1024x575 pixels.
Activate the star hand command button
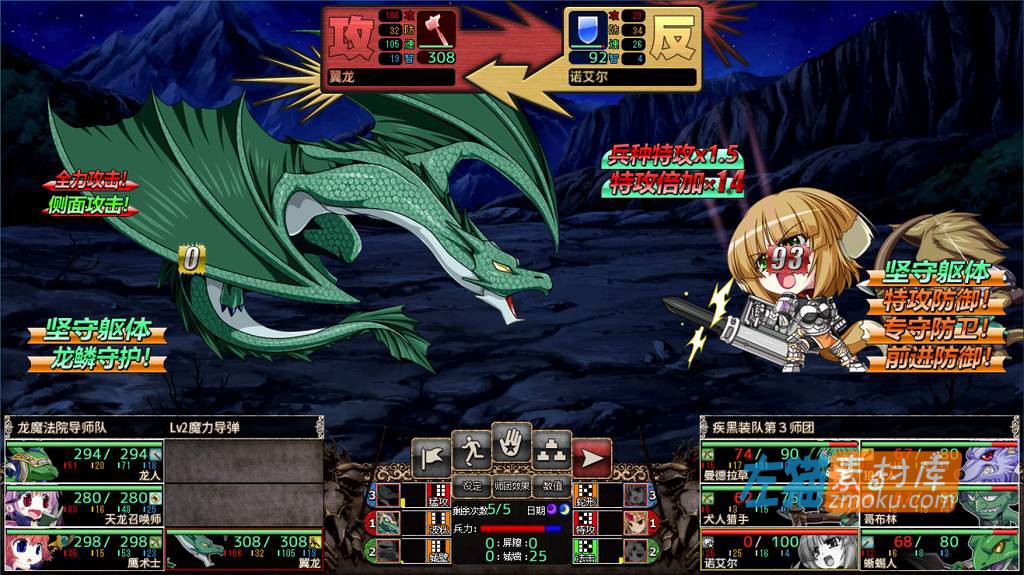(511, 446)
